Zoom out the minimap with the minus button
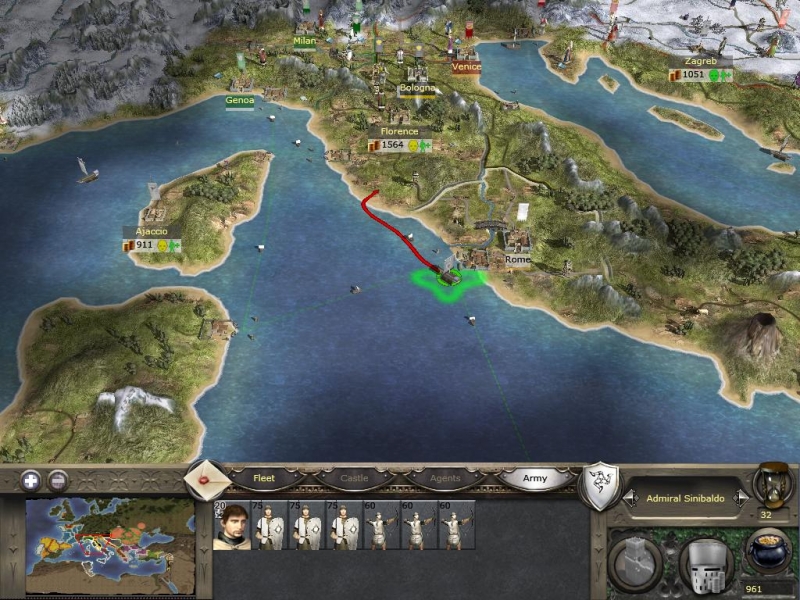This screenshot has height=600, width=800. 58,479
